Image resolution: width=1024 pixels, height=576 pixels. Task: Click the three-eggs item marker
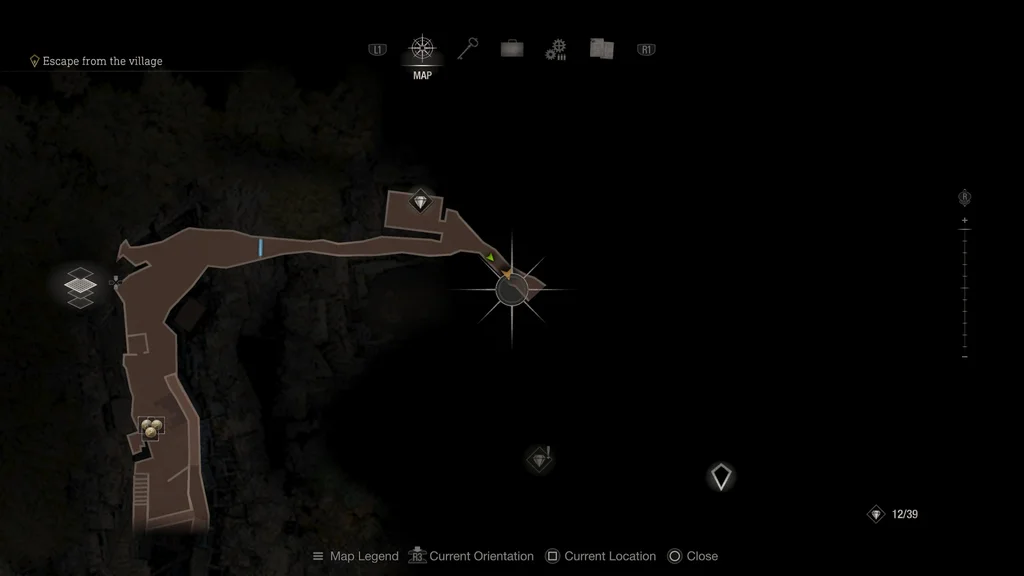pos(151,428)
